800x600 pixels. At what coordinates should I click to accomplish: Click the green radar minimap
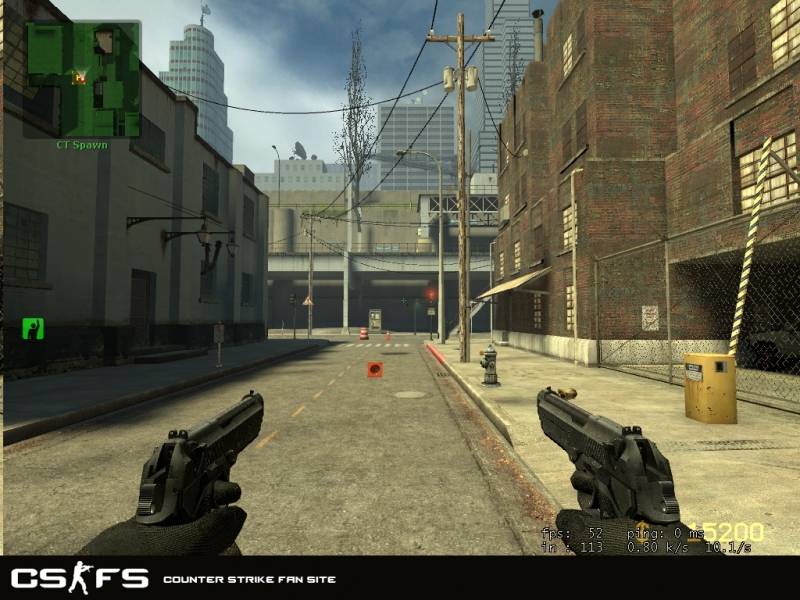82,79
